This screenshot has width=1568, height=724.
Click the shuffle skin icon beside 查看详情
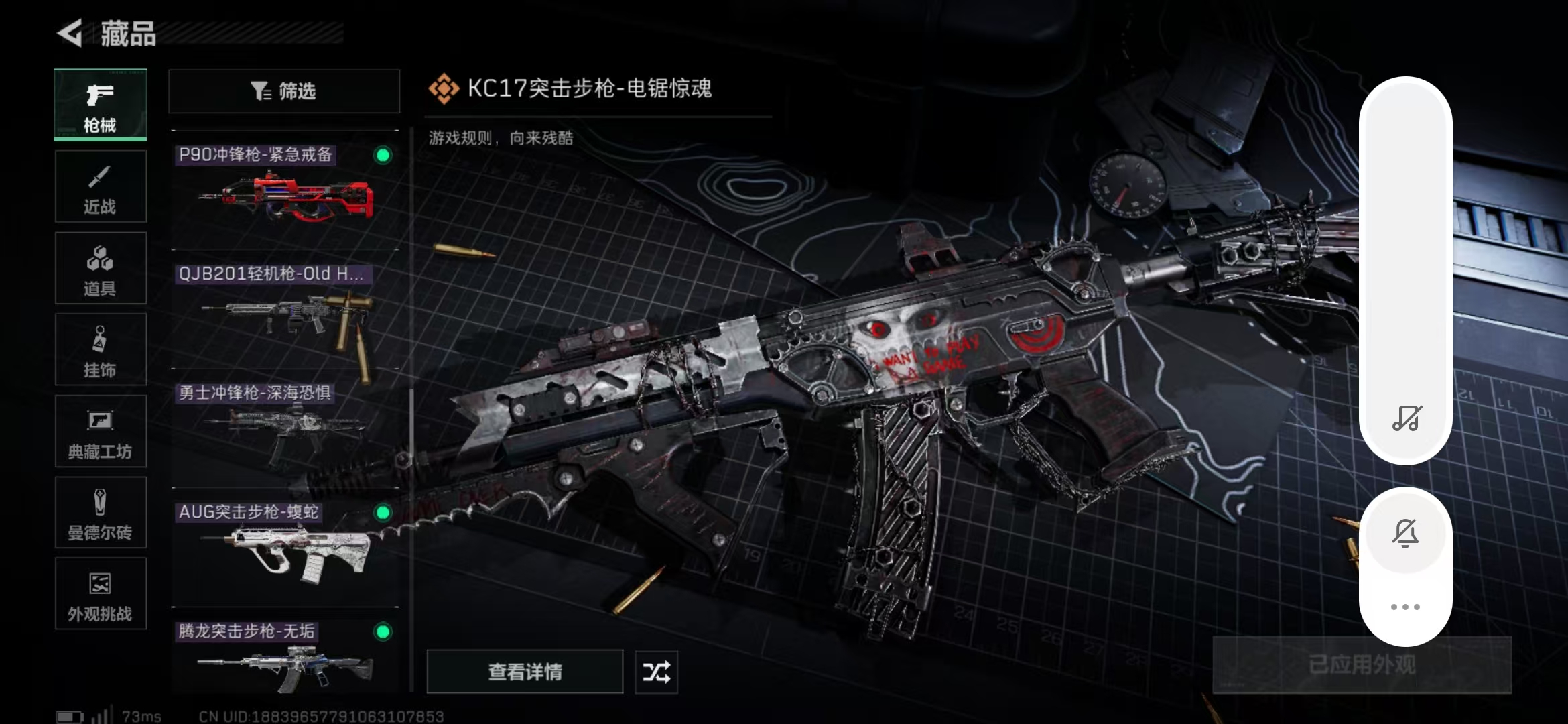[x=655, y=672]
